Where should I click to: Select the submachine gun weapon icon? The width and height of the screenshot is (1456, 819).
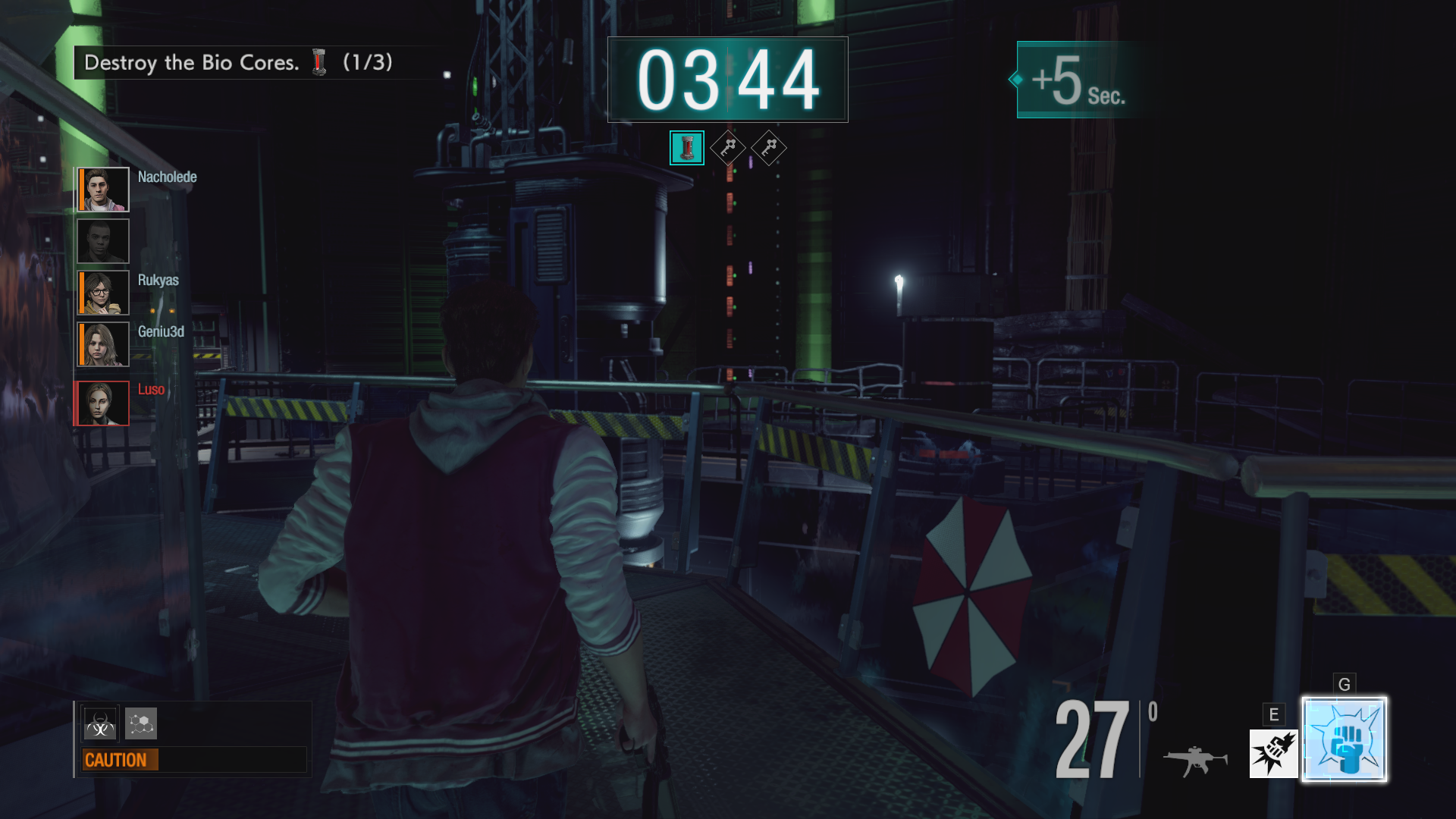[1195, 759]
